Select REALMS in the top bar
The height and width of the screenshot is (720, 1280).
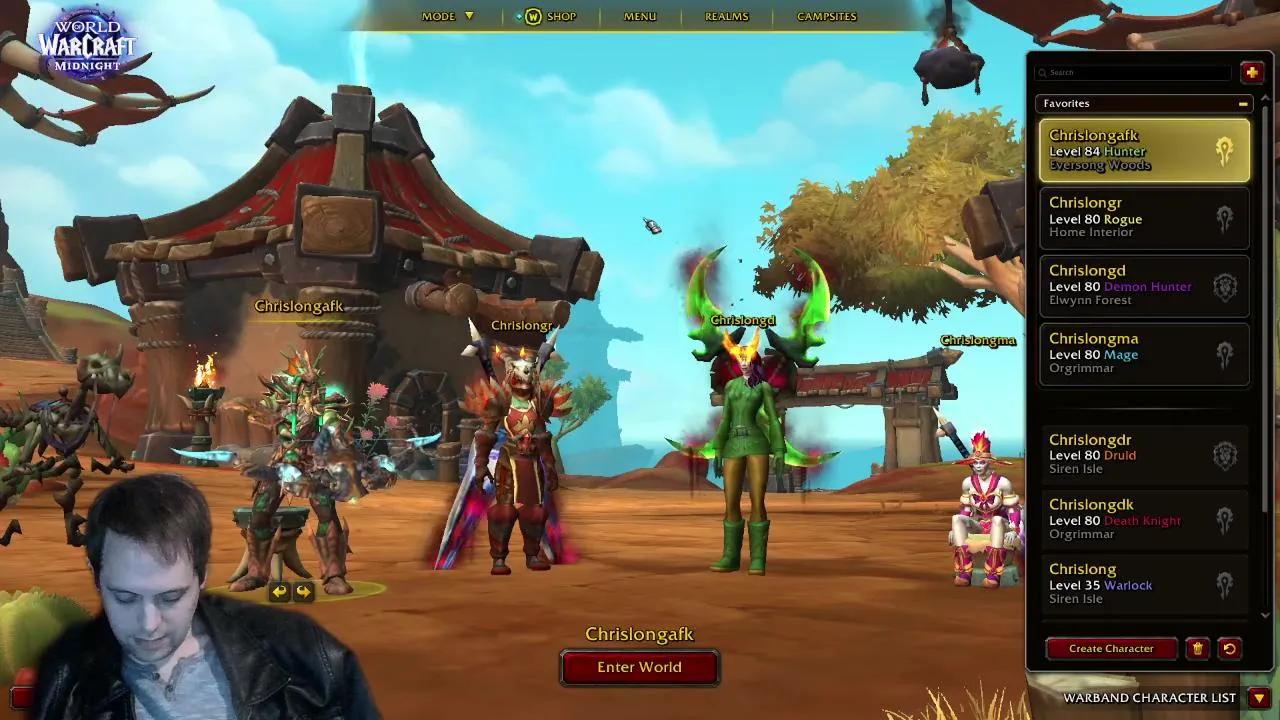(x=727, y=16)
